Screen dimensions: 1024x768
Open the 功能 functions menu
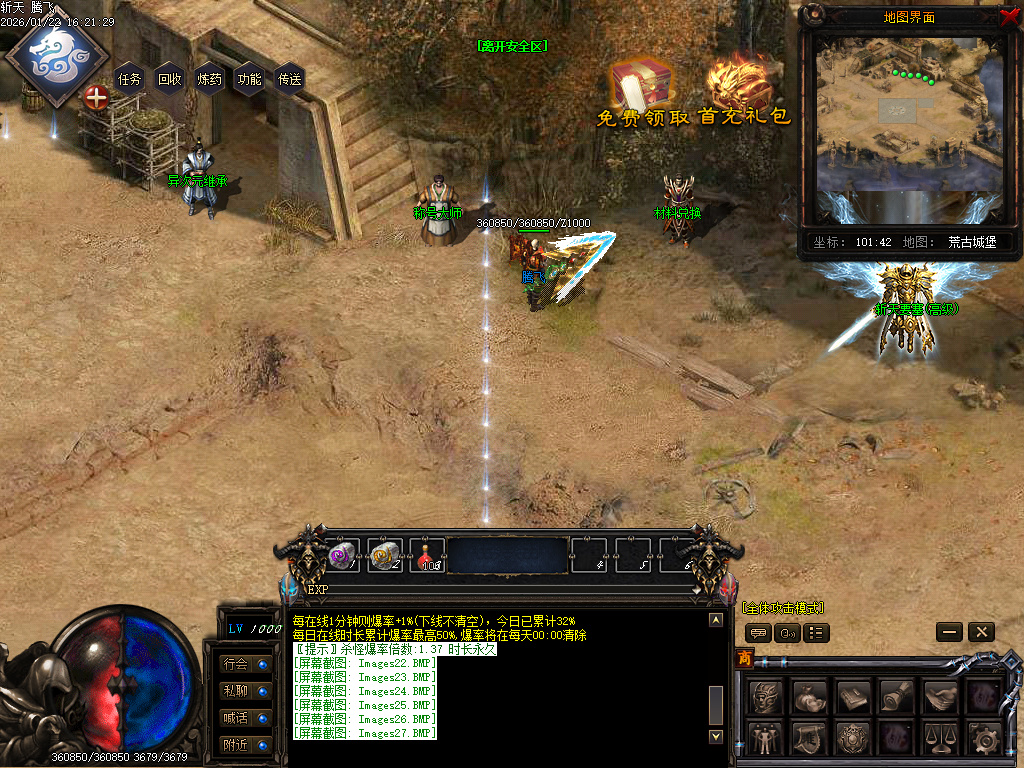[250, 79]
